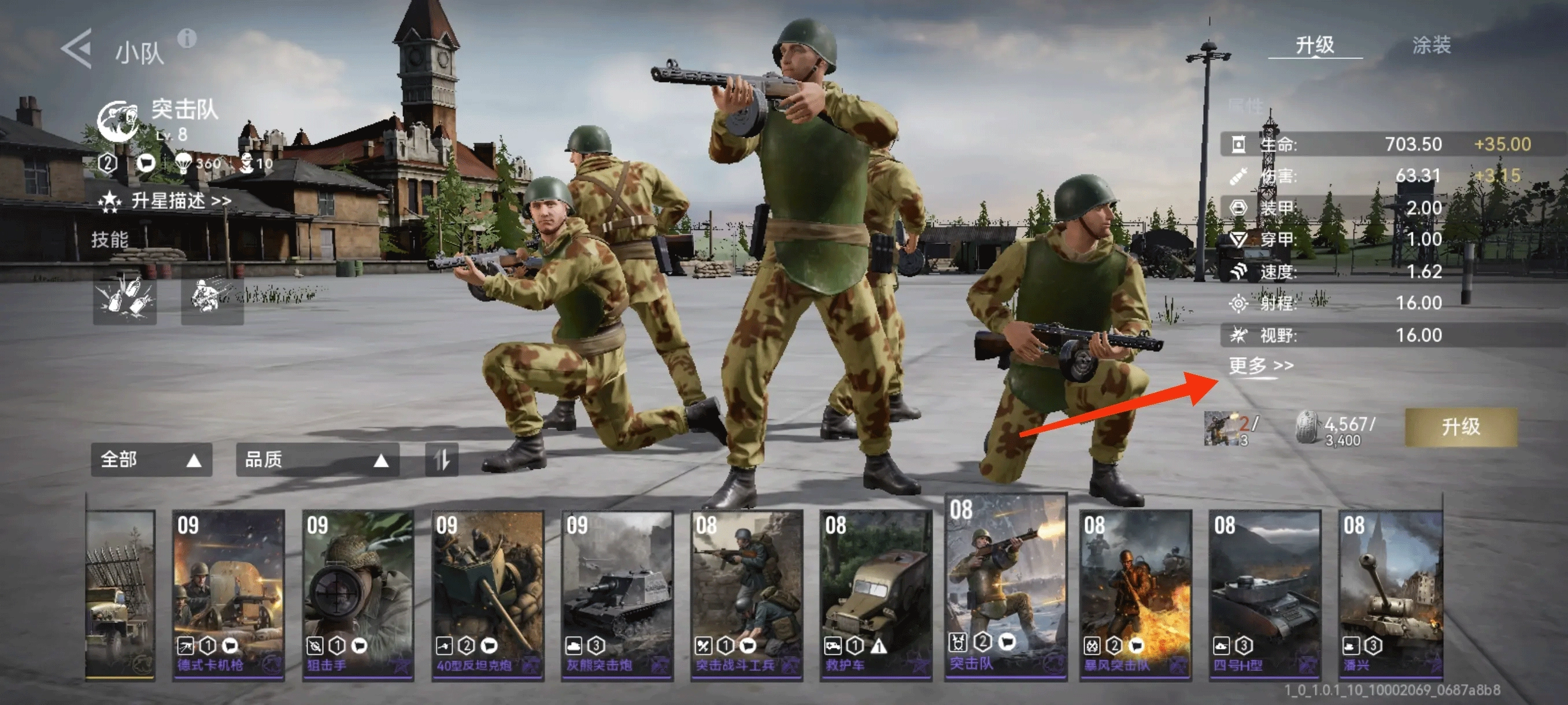This screenshot has width=1568, height=705.
Task: Select the 突击战斗工兵 card
Action: point(747,593)
